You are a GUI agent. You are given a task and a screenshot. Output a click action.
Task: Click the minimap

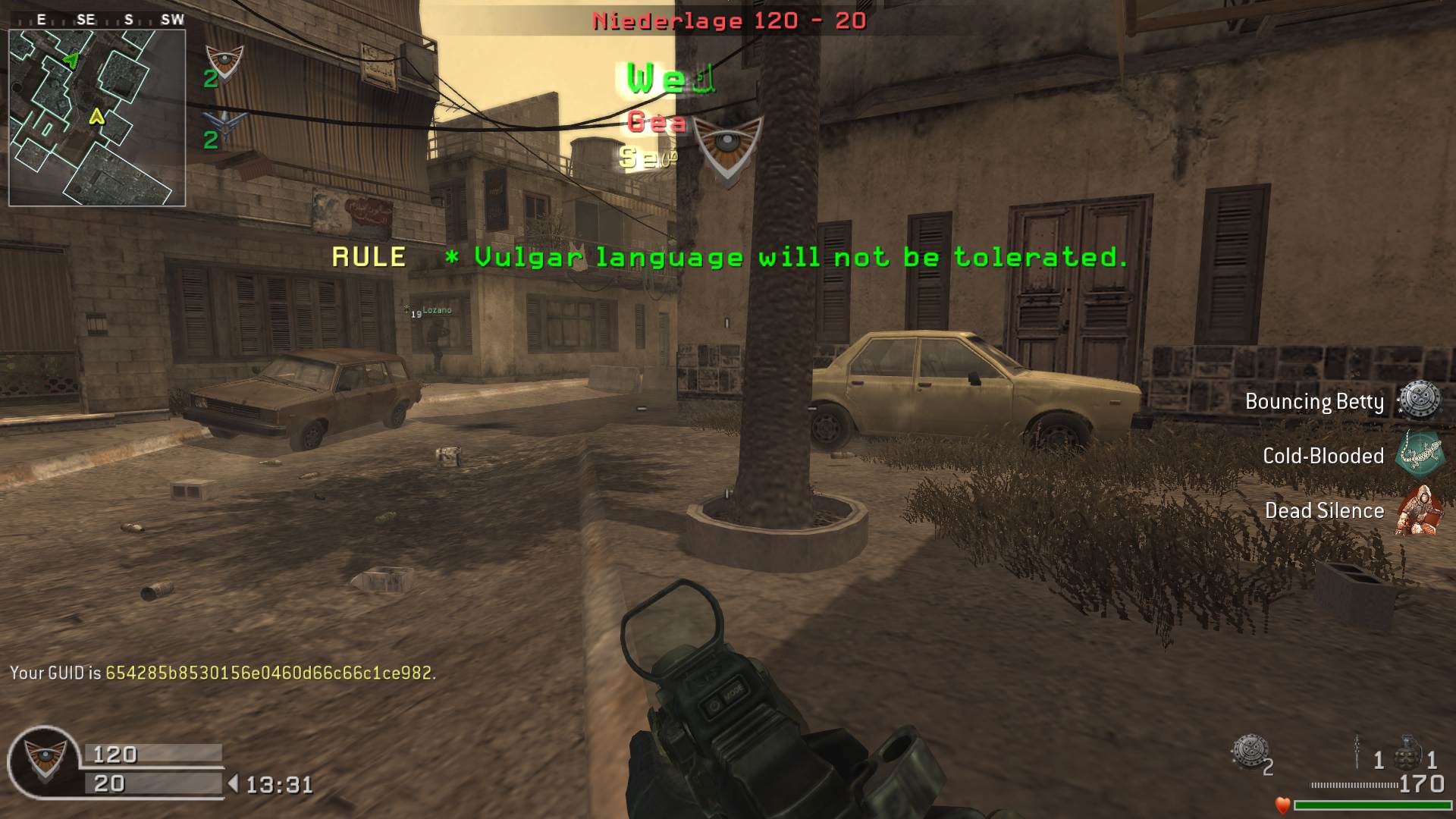click(x=97, y=118)
